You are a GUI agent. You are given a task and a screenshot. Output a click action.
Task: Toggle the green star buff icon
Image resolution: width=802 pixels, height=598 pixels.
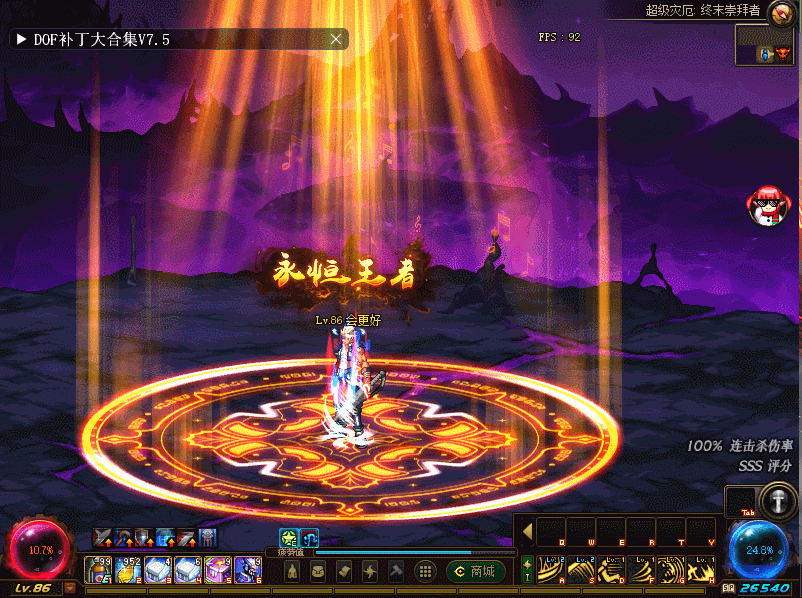coord(288,537)
